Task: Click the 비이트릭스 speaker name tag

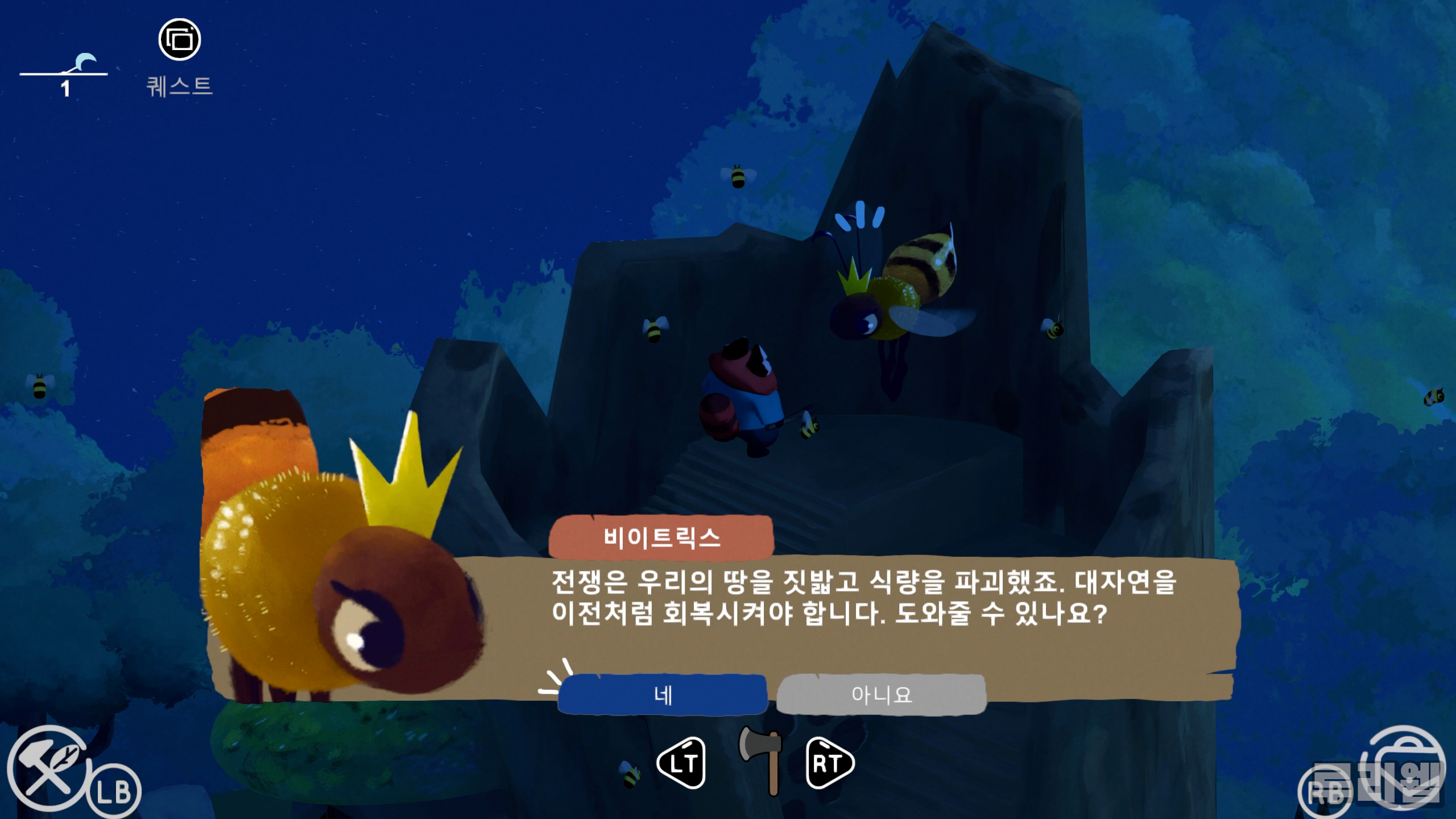Action: 663,539
